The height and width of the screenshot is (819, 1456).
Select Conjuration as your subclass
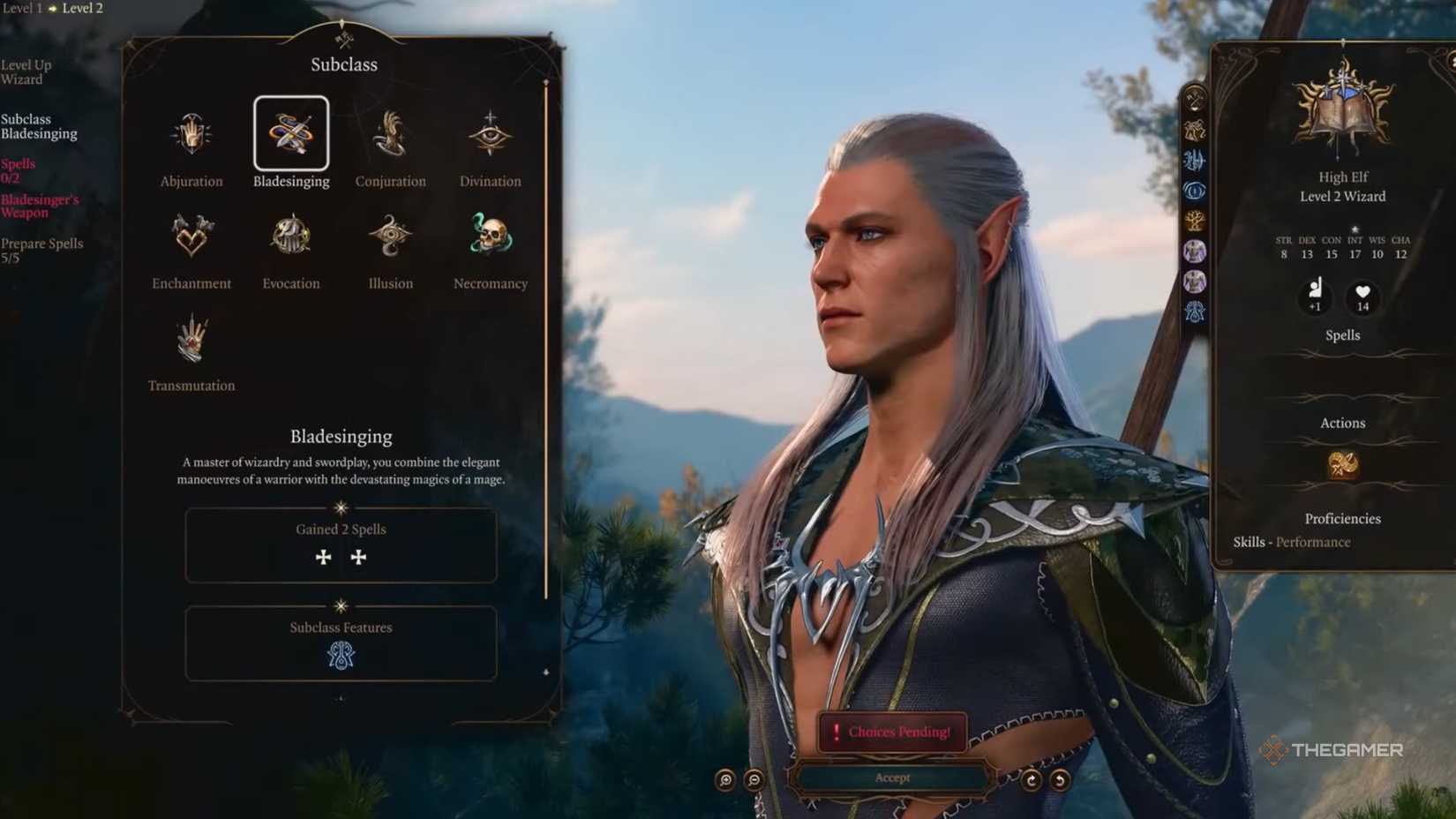[390, 134]
